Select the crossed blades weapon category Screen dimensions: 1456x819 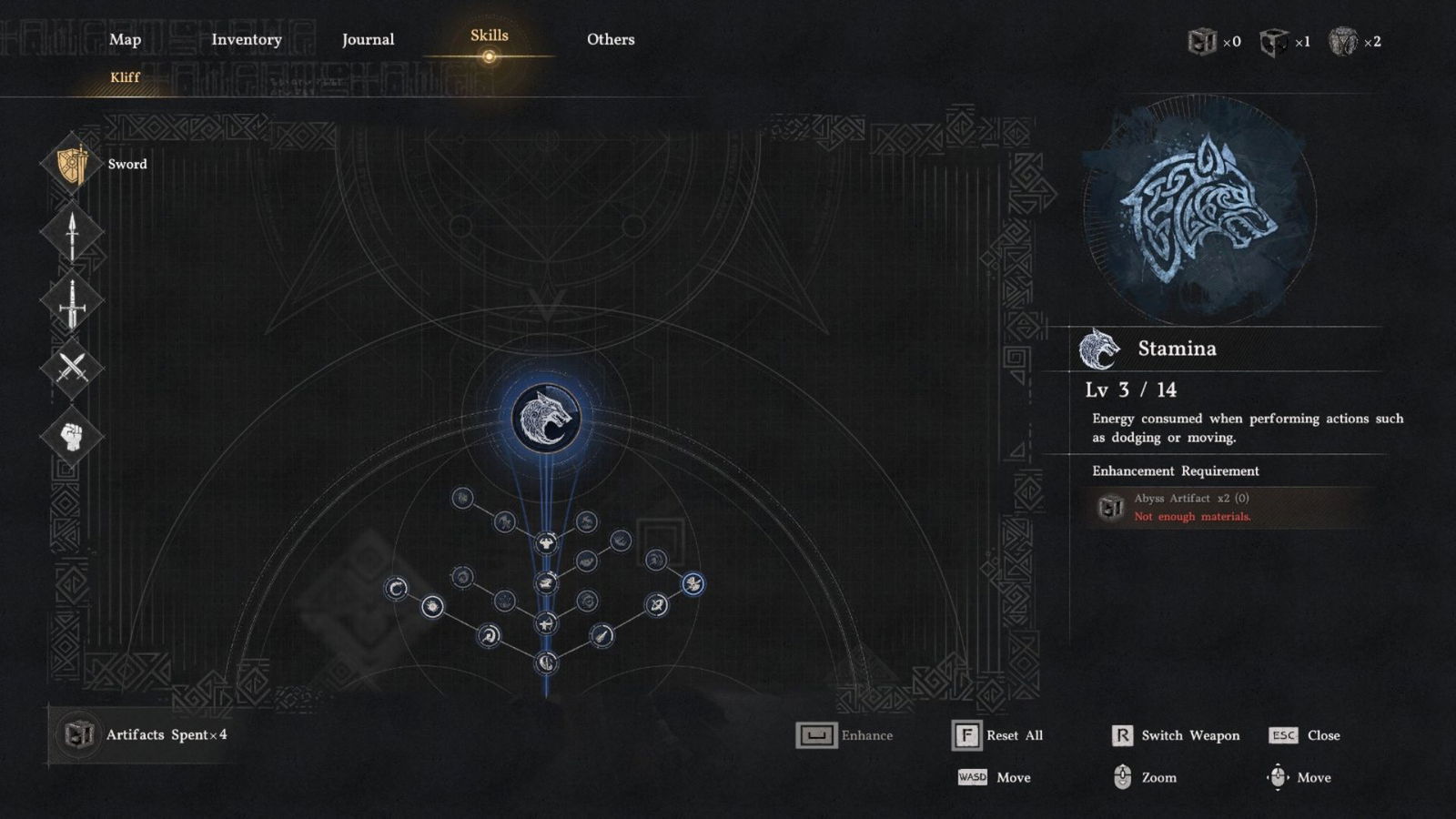click(x=72, y=368)
